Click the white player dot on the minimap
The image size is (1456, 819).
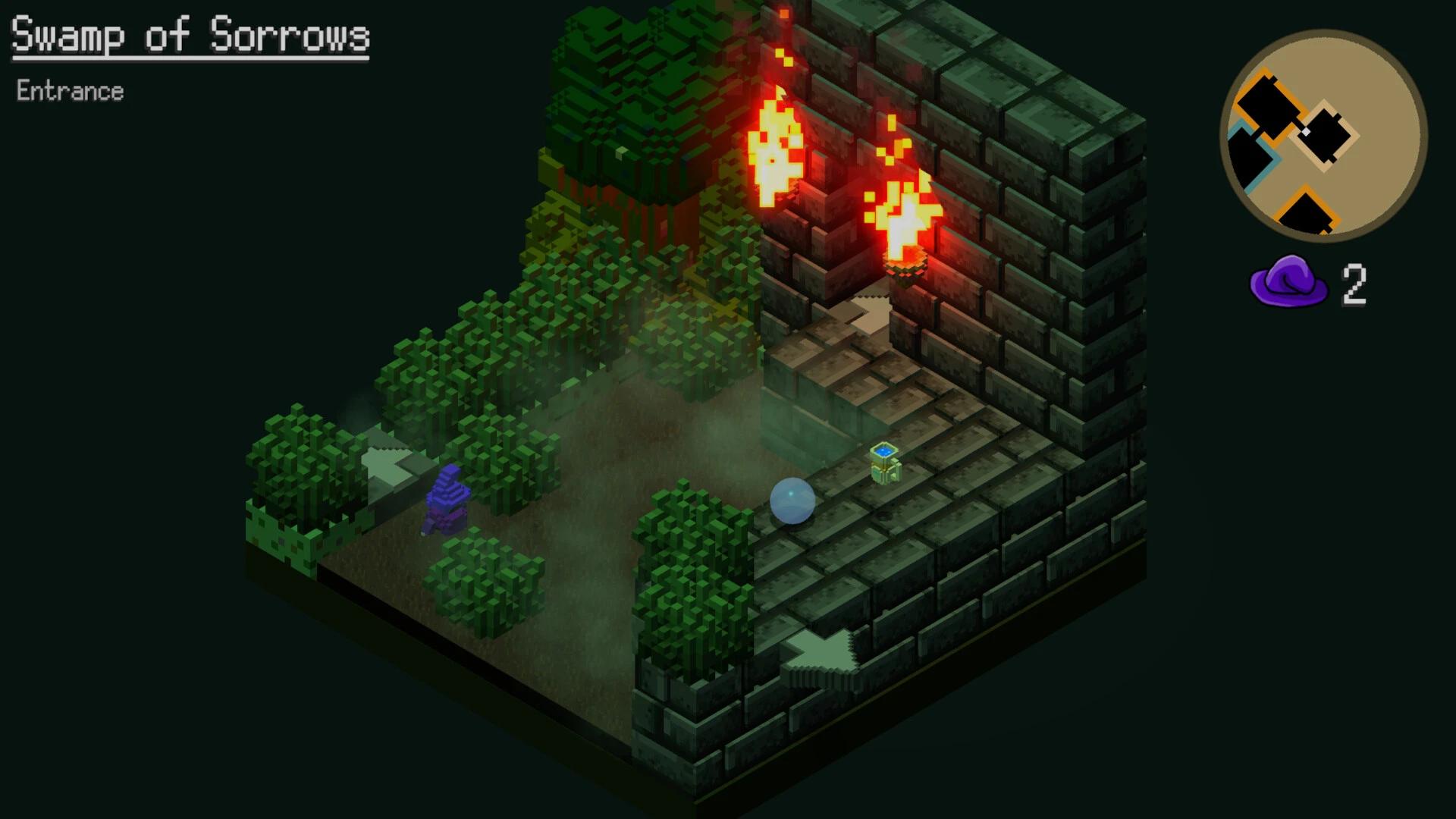1305,130
